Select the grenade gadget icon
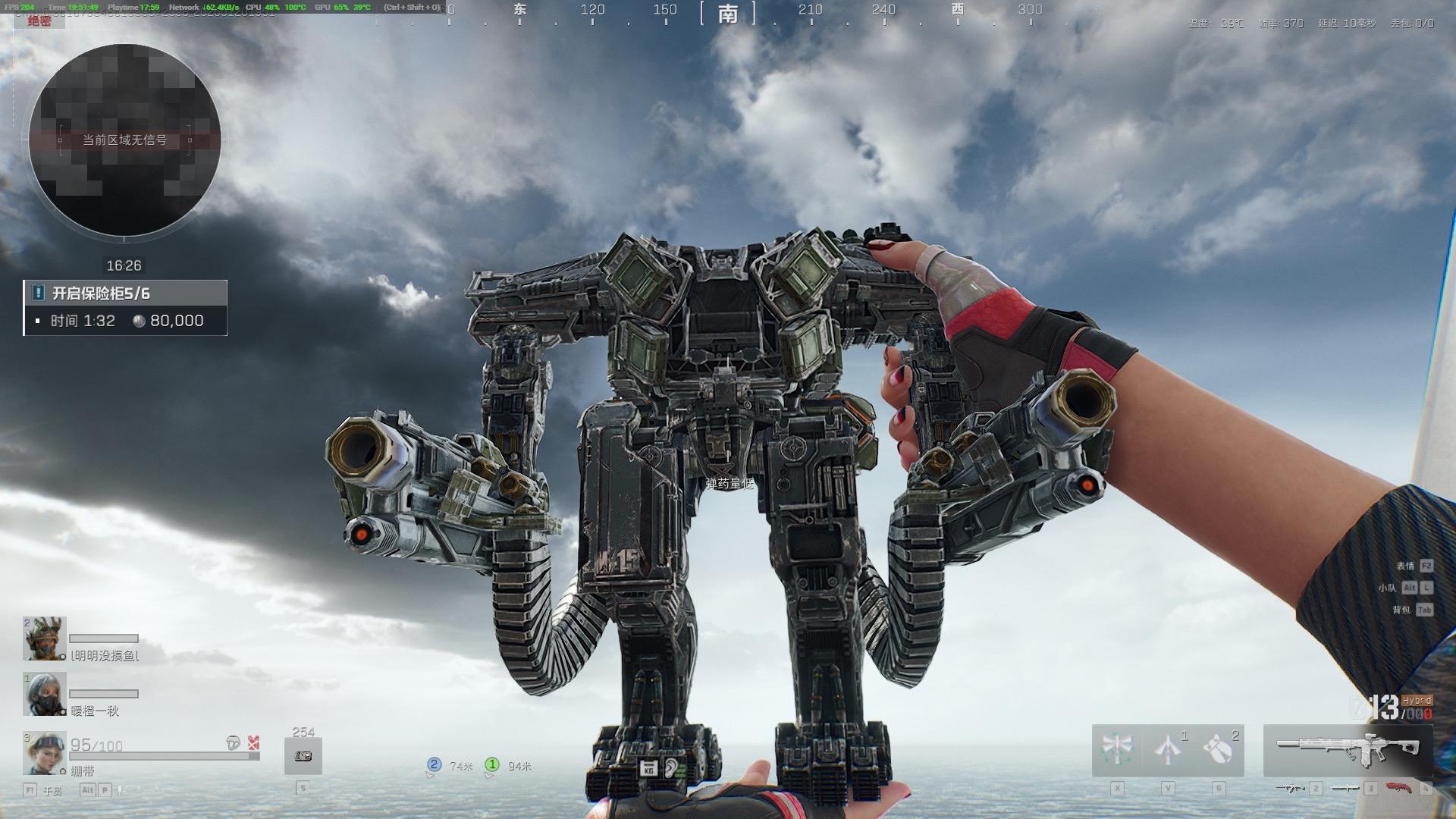Screen dimensions: 1456x819 (1219, 750)
